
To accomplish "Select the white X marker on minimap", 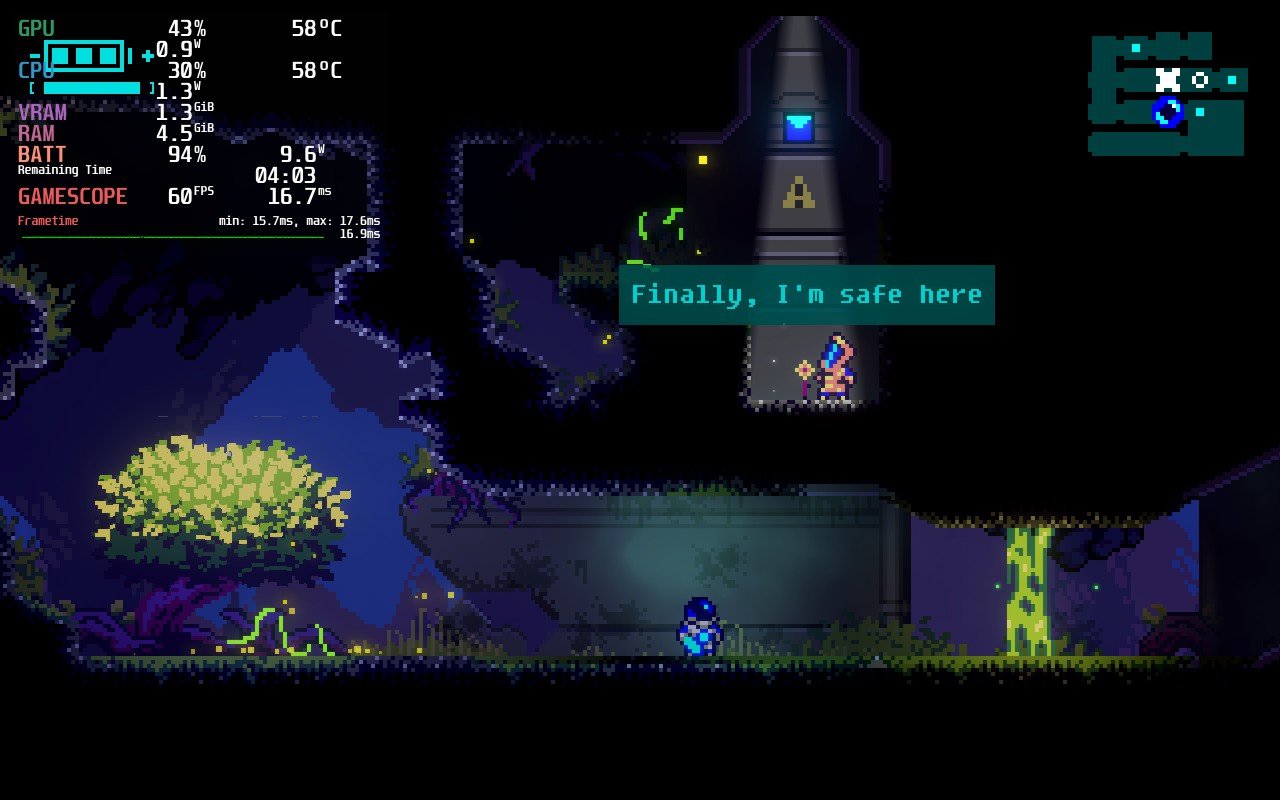I will (1167, 79).
